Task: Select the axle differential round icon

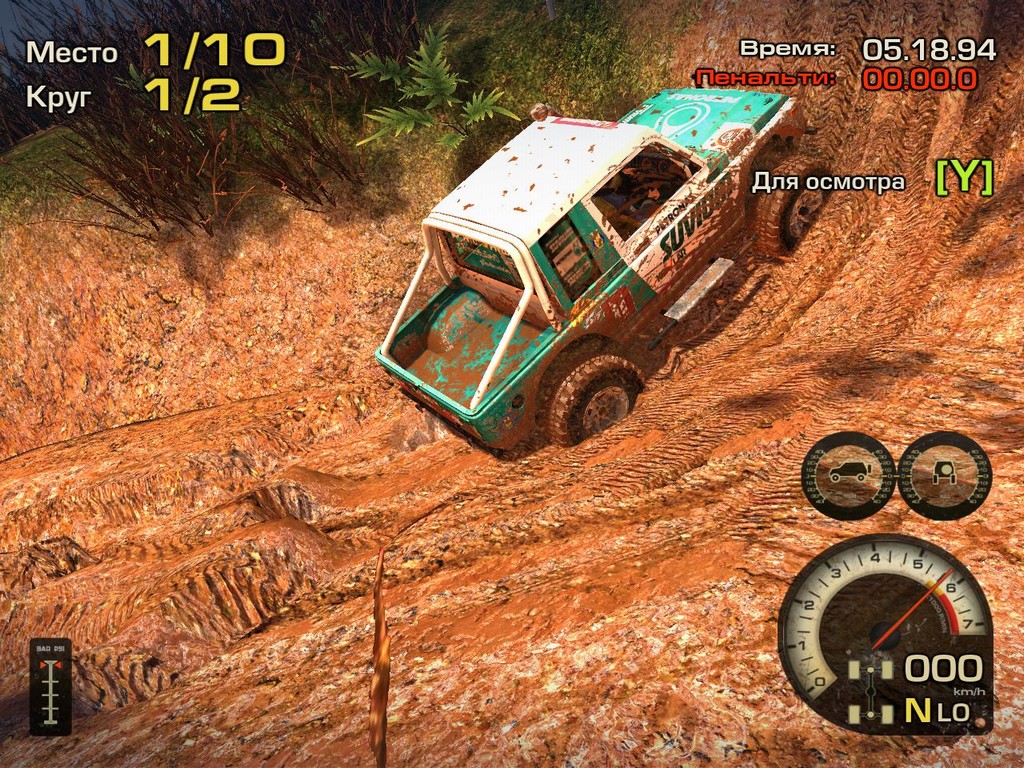Action: tap(944, 475)
